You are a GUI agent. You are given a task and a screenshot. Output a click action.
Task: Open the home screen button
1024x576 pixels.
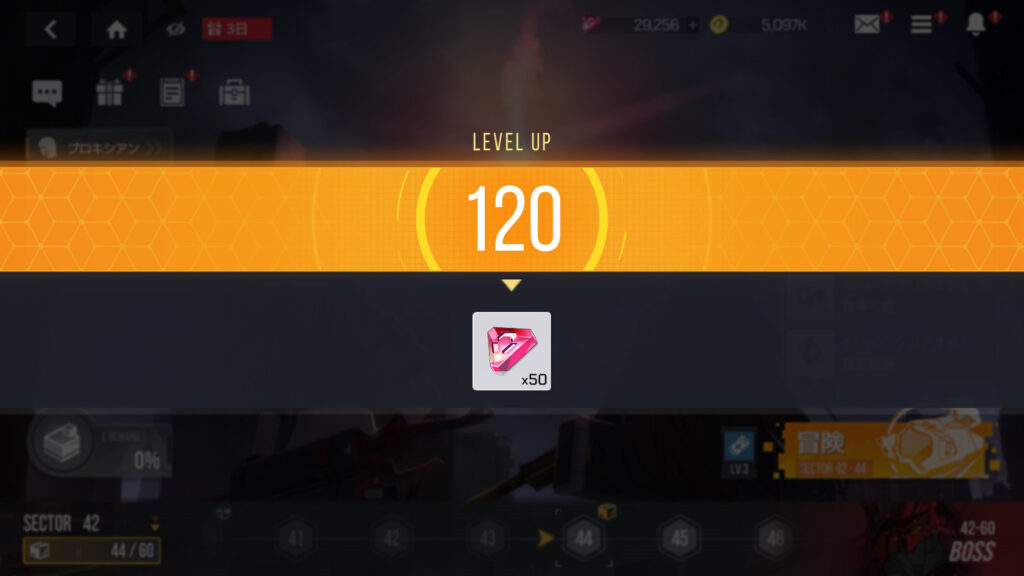tap(117, 30)
